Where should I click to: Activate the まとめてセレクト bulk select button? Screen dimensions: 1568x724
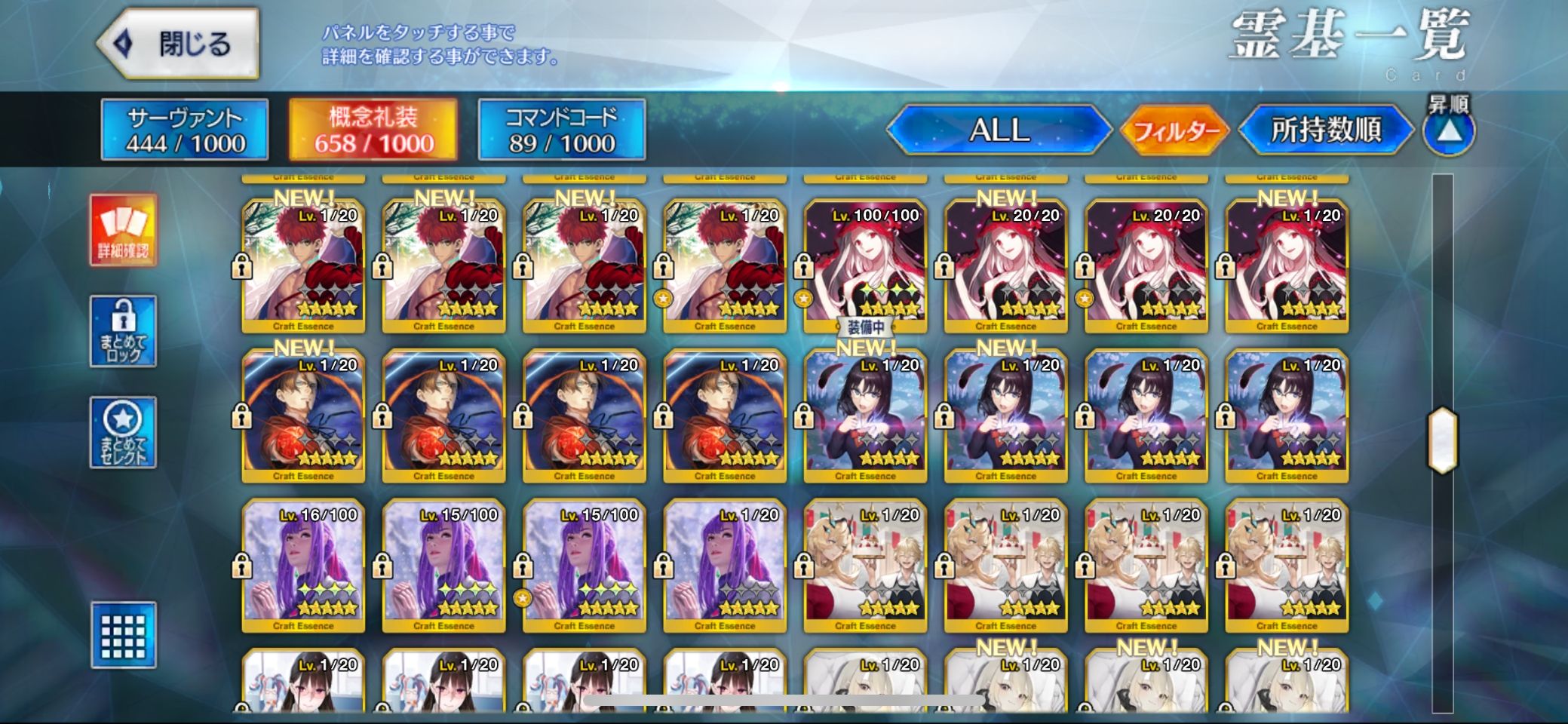[x=123, y=432]
